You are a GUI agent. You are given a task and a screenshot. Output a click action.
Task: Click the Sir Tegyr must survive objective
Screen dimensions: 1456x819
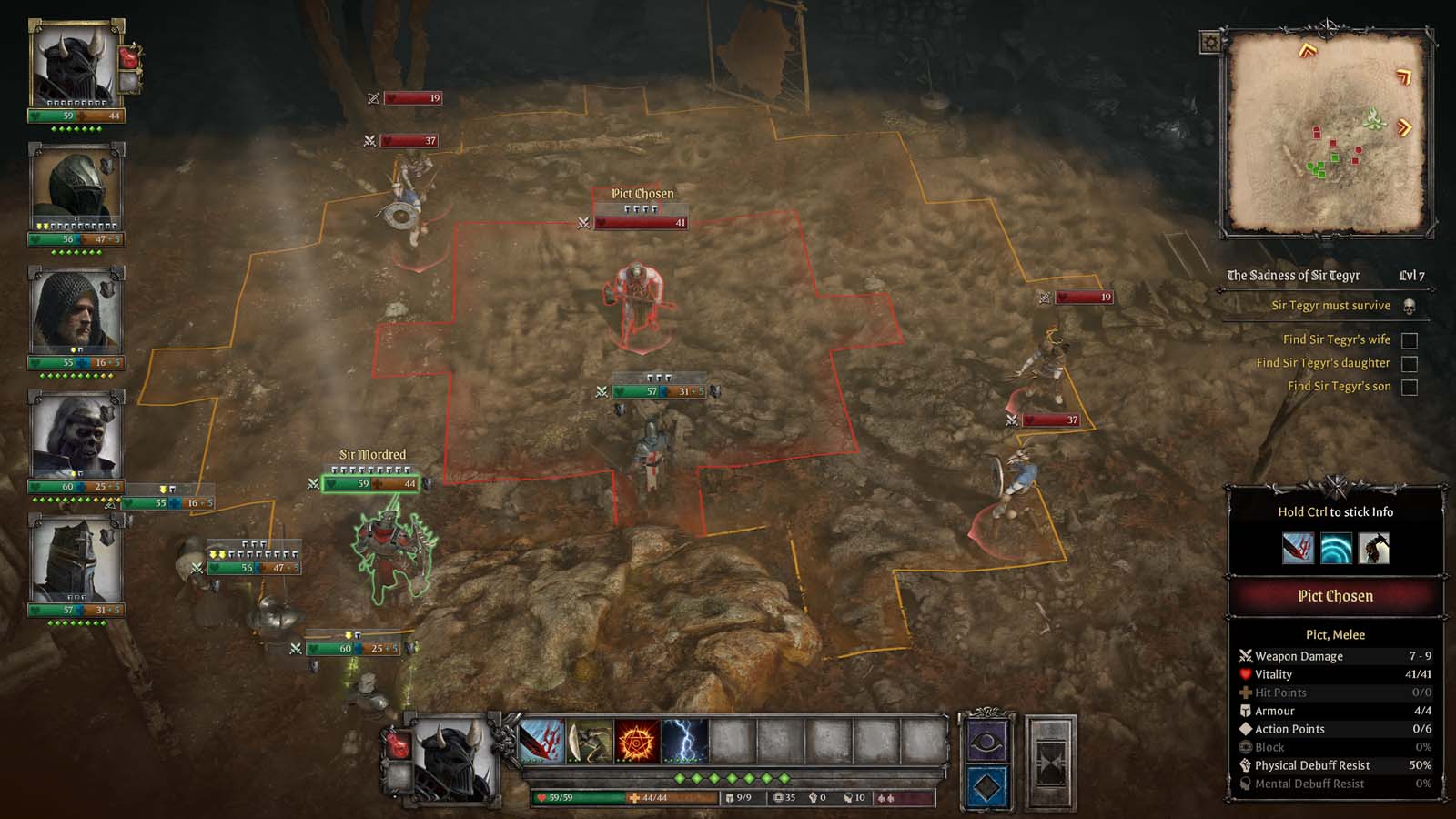point(1330,305)
